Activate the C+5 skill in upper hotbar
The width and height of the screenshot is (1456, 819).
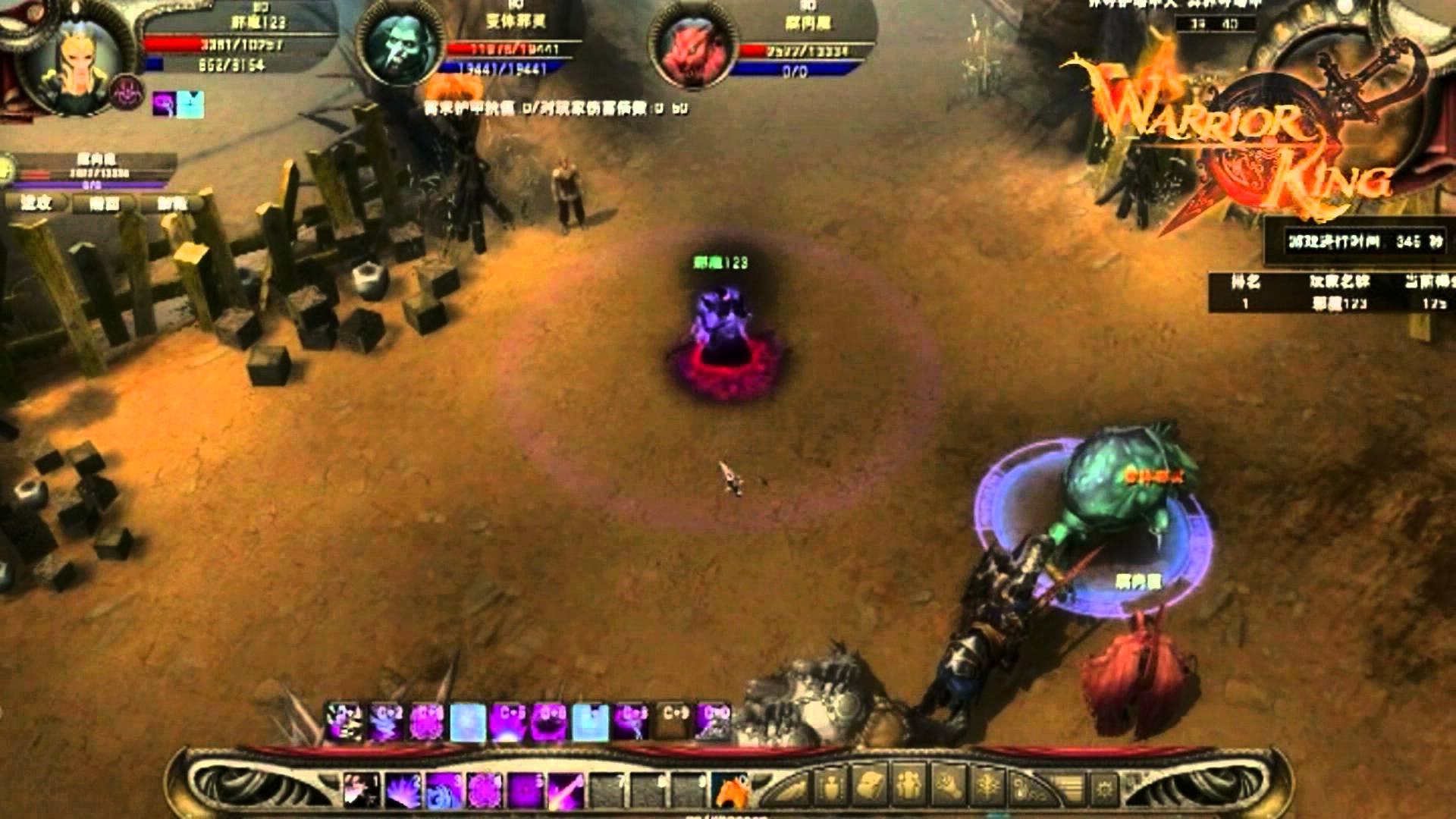[x=508, y=722]
